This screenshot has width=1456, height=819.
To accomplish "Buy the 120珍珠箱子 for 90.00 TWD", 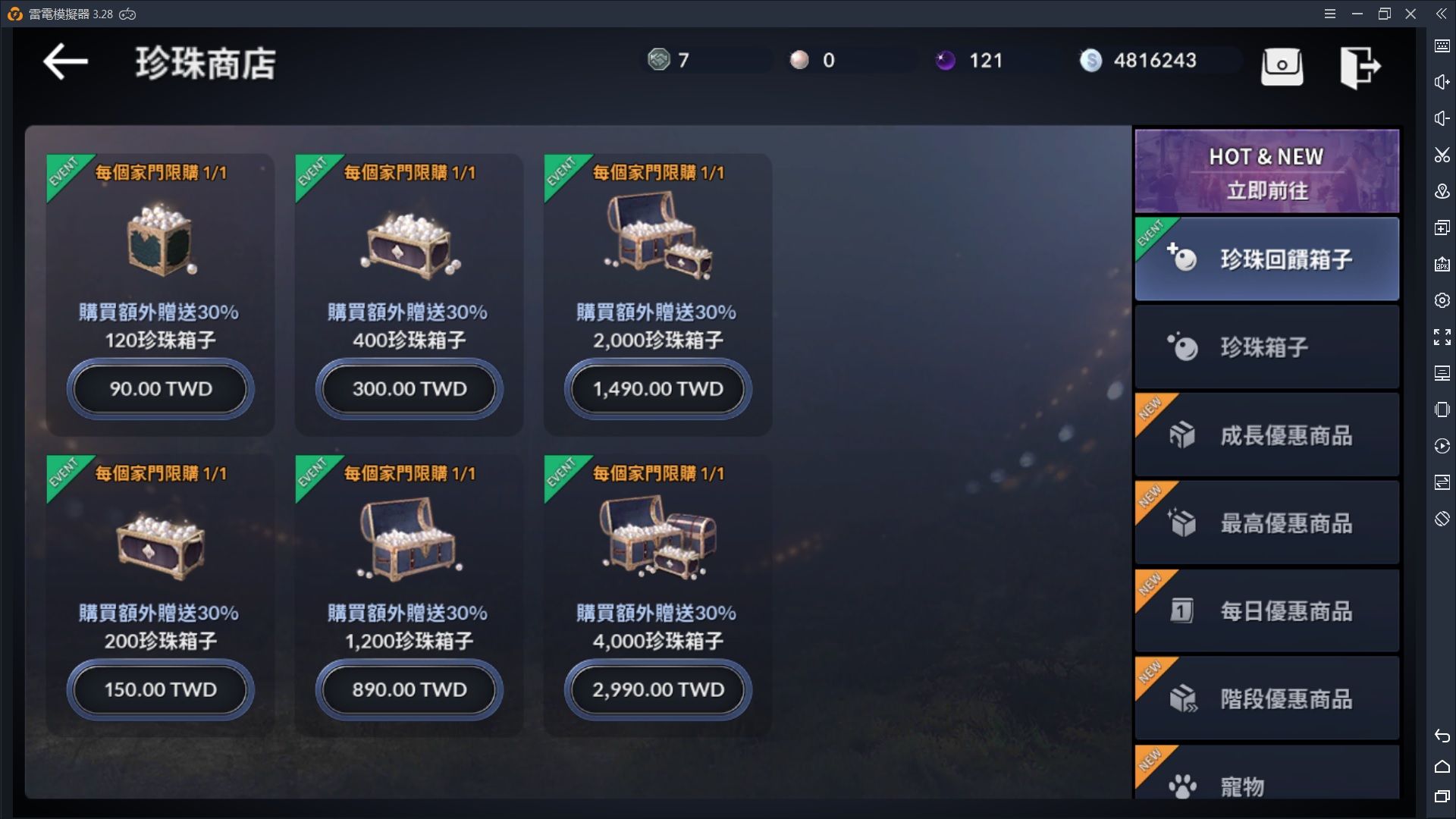I will pos(160,389).
